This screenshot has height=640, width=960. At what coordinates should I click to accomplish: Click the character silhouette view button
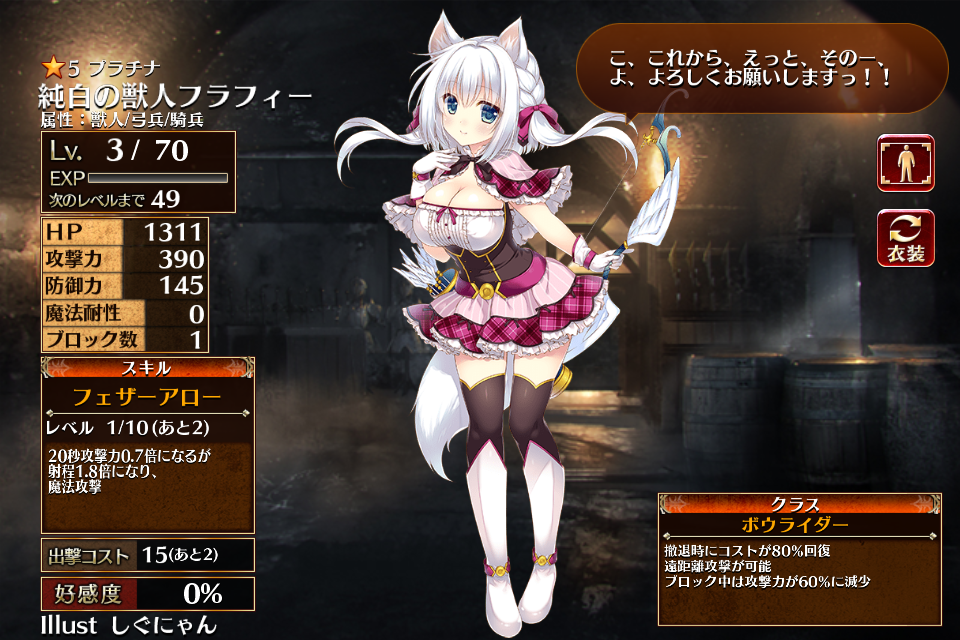coord(906,163)
